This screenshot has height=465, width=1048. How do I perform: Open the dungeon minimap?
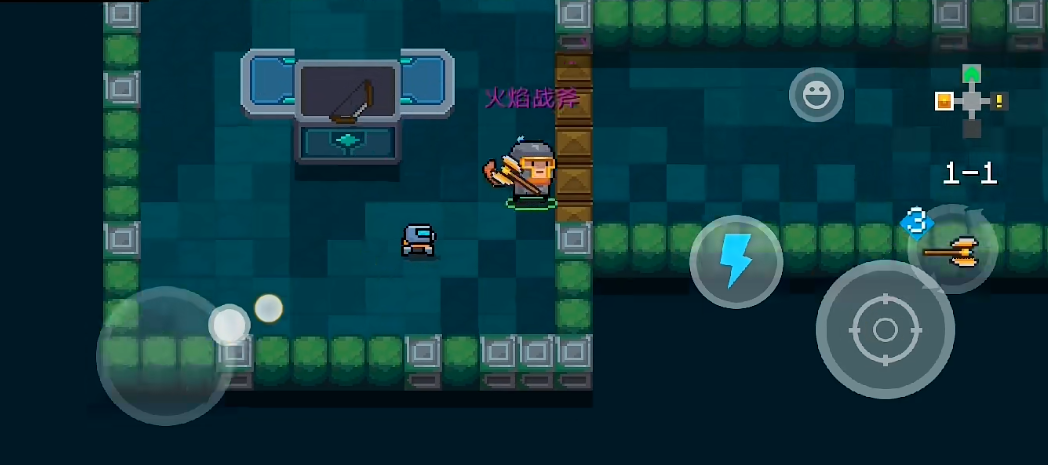click(x=971, y=101)
